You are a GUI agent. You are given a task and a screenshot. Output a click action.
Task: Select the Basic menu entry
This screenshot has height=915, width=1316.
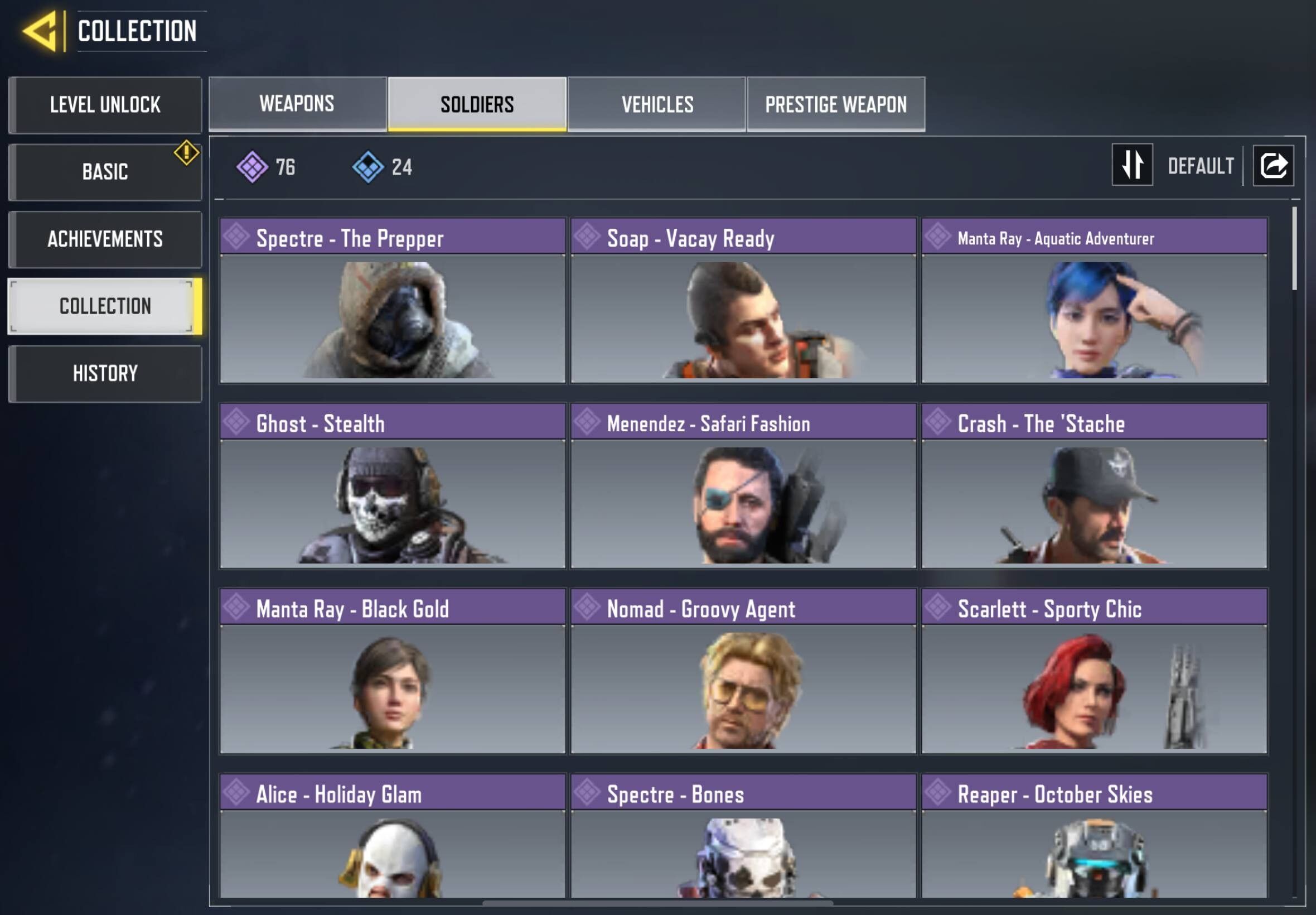105,172
